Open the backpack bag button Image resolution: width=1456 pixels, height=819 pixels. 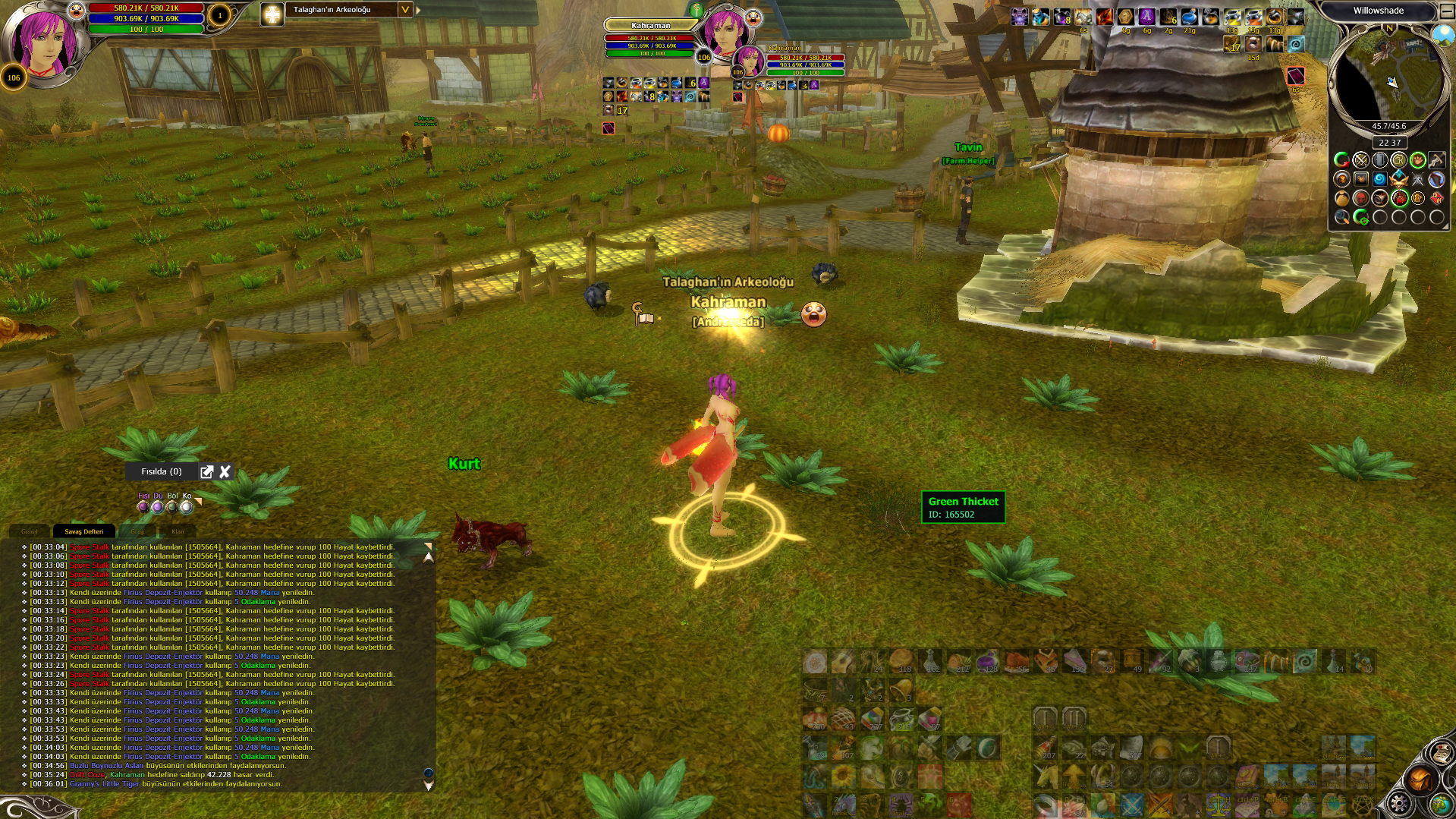click(1420, 780)
